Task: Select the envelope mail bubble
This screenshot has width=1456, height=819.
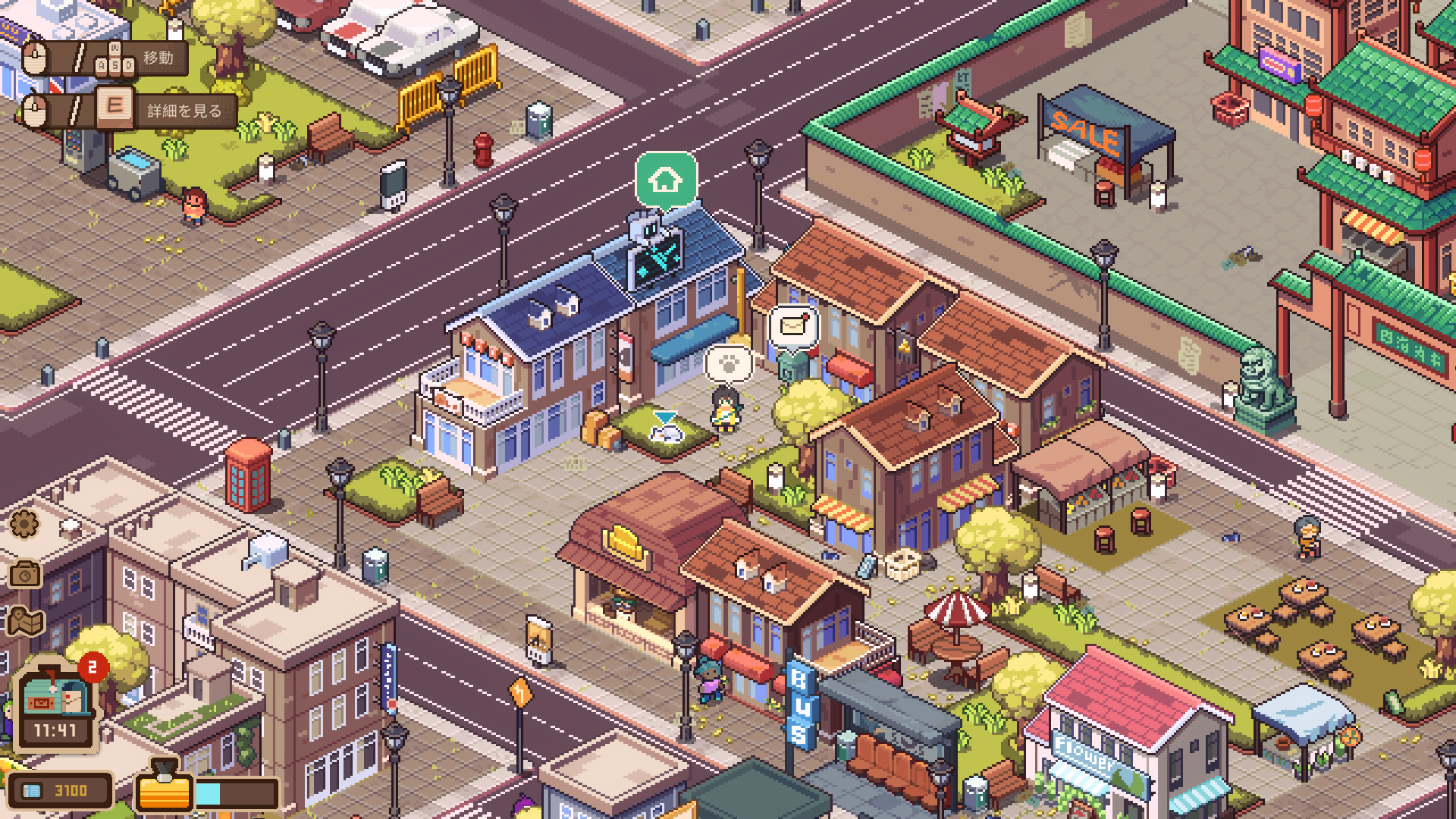Action: [792, 326]
